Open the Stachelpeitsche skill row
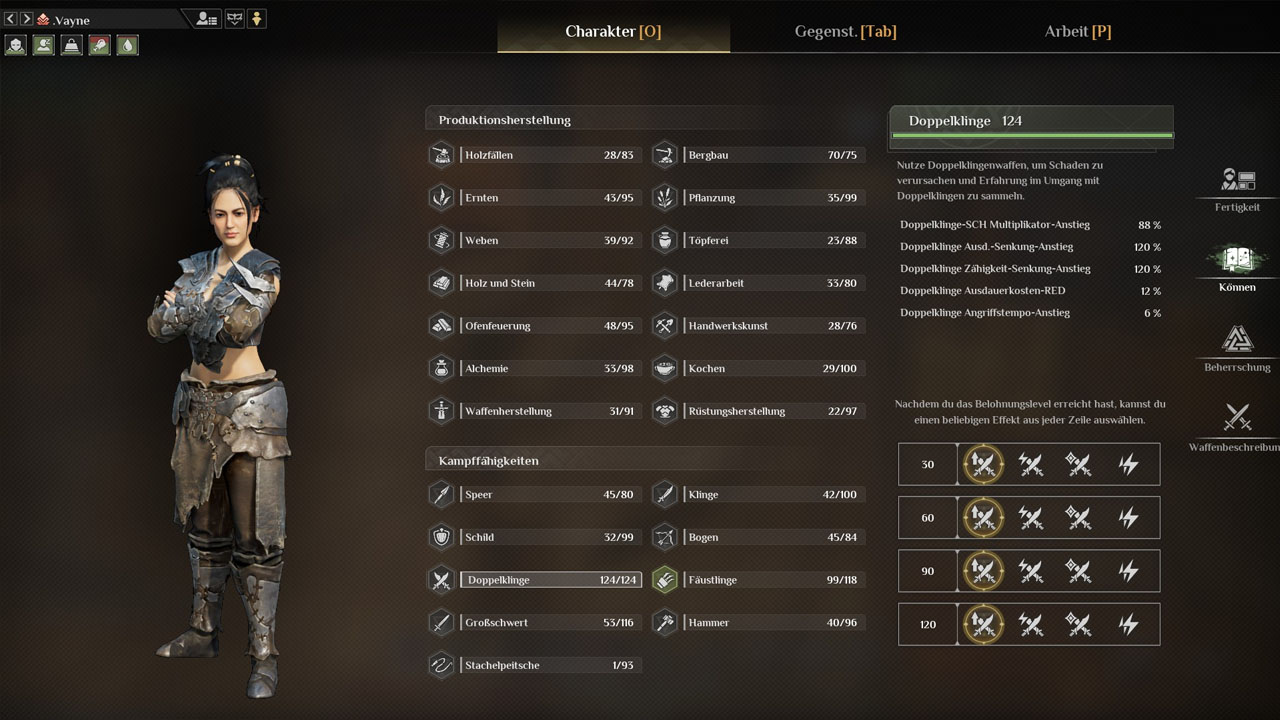This screenshot has width=1280, height=720. (549, 665)
